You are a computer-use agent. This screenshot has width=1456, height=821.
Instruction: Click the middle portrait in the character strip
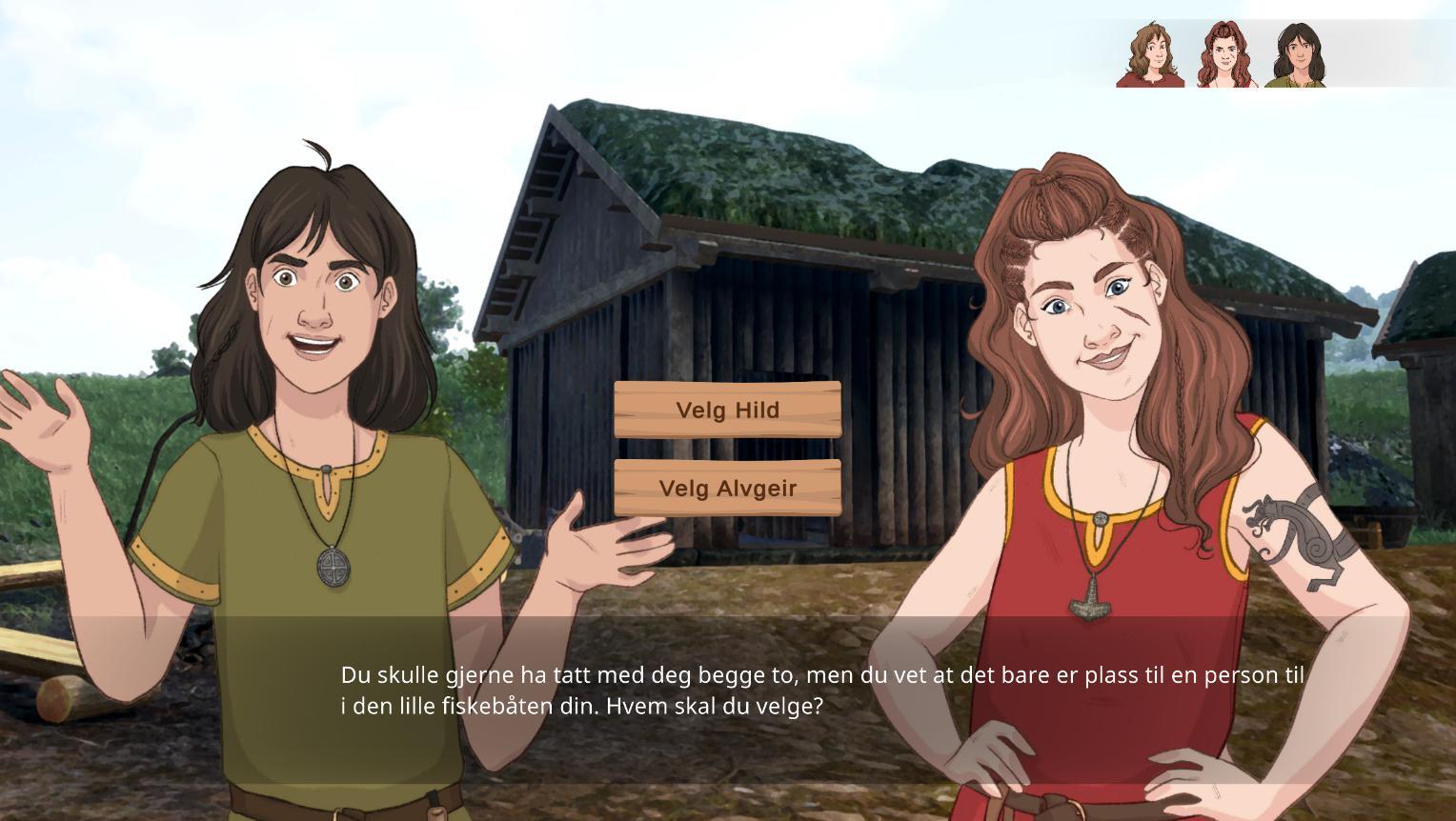coord(1225,56)
